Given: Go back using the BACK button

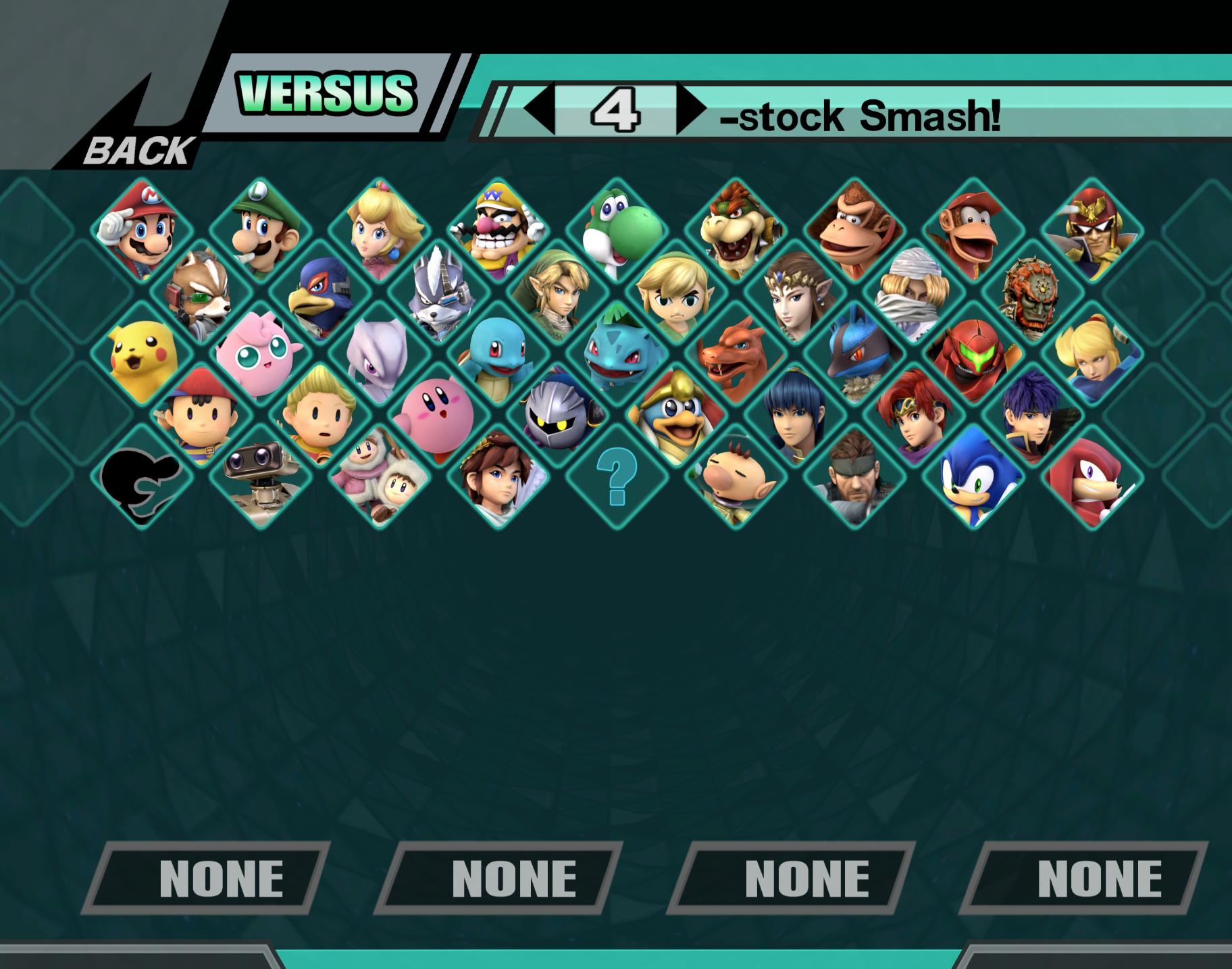Looking at the screenshot, I should tap(138, 150).
